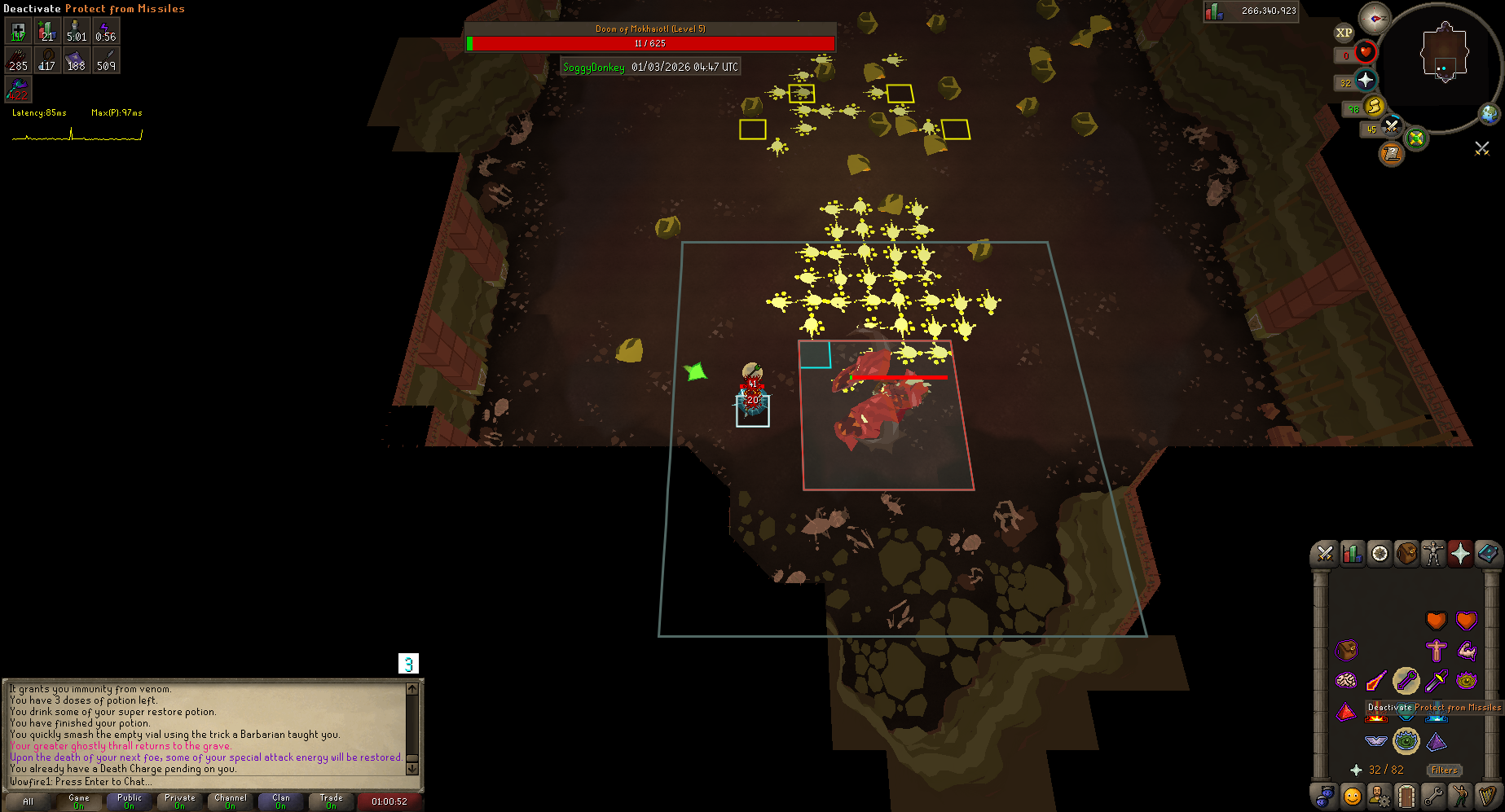Switch to the Spellbook tab
The width and height of the screenshot is (1505, 812).
(x=1487, y=554)
